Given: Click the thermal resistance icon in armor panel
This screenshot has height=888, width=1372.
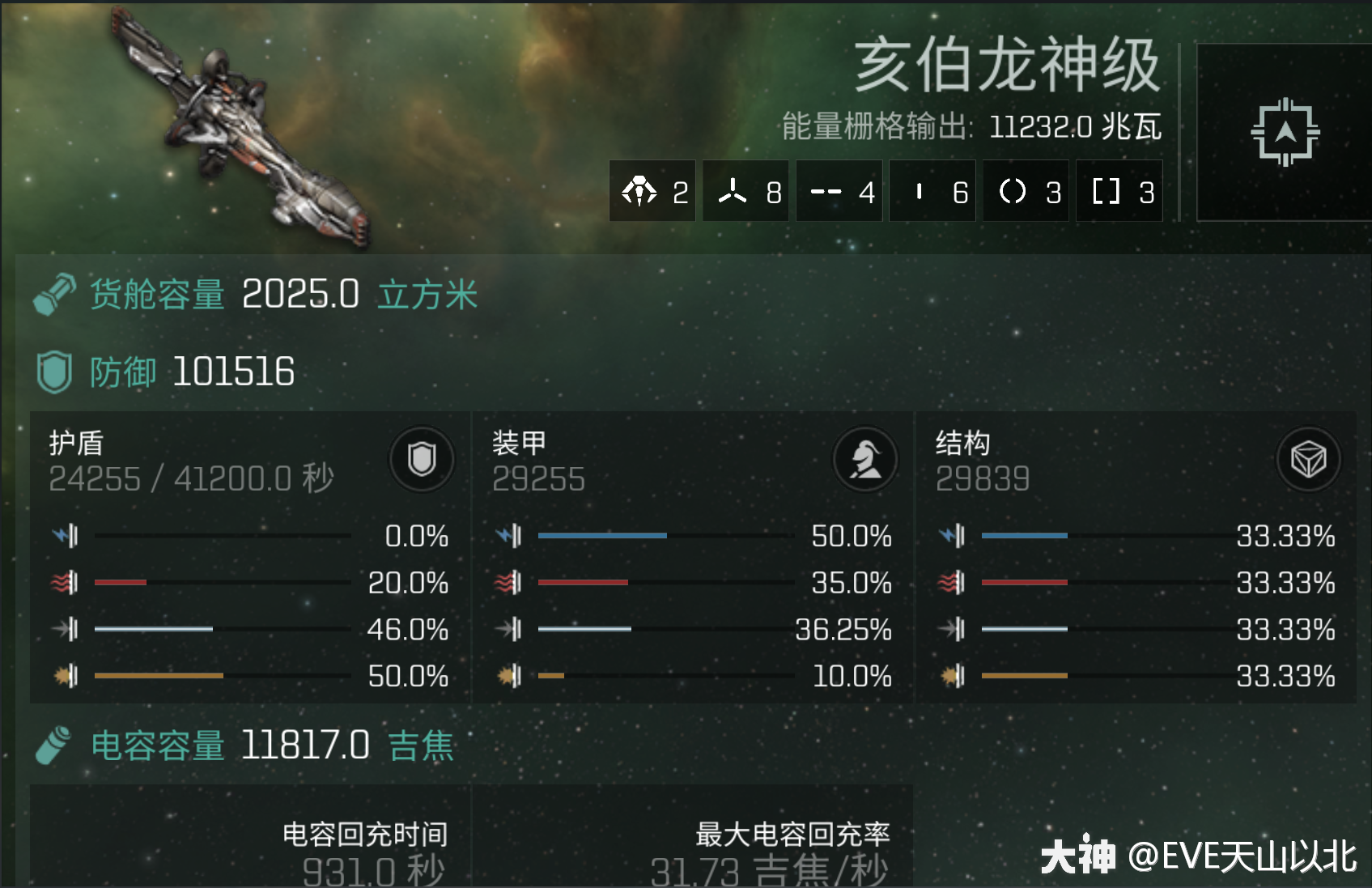Looking at the screenshot, I should coord(510,582).
